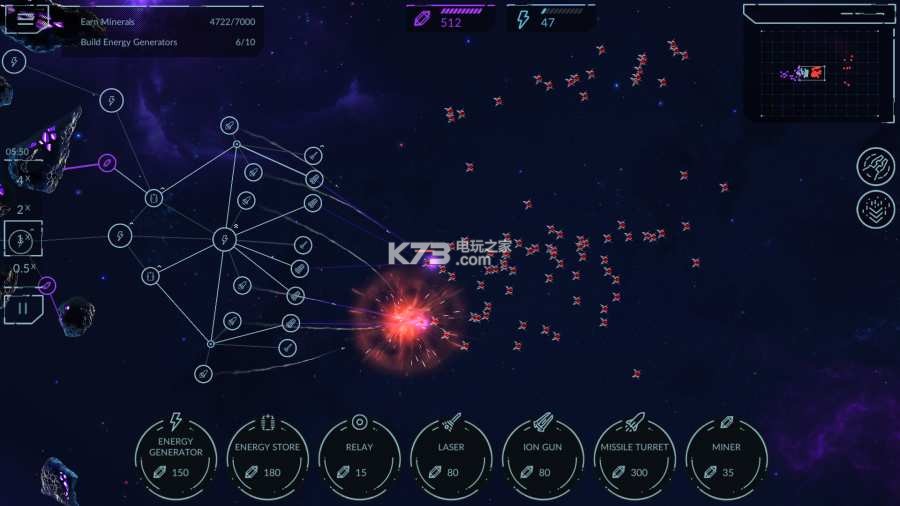Pause the game
This screenshot has height=506, width=900.
[23, 306]
